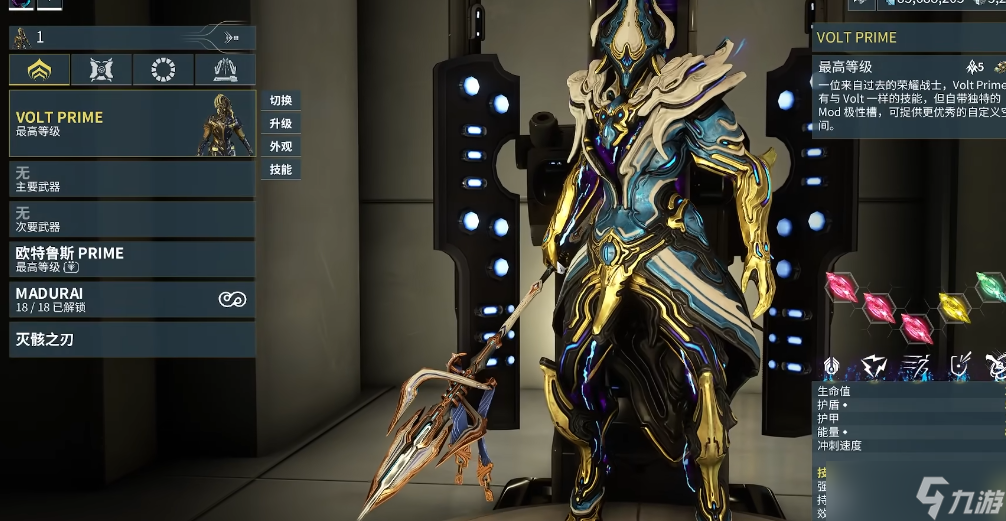Choose the 外观 (appearance) button
1006x521 pixels.
point(281,147)
